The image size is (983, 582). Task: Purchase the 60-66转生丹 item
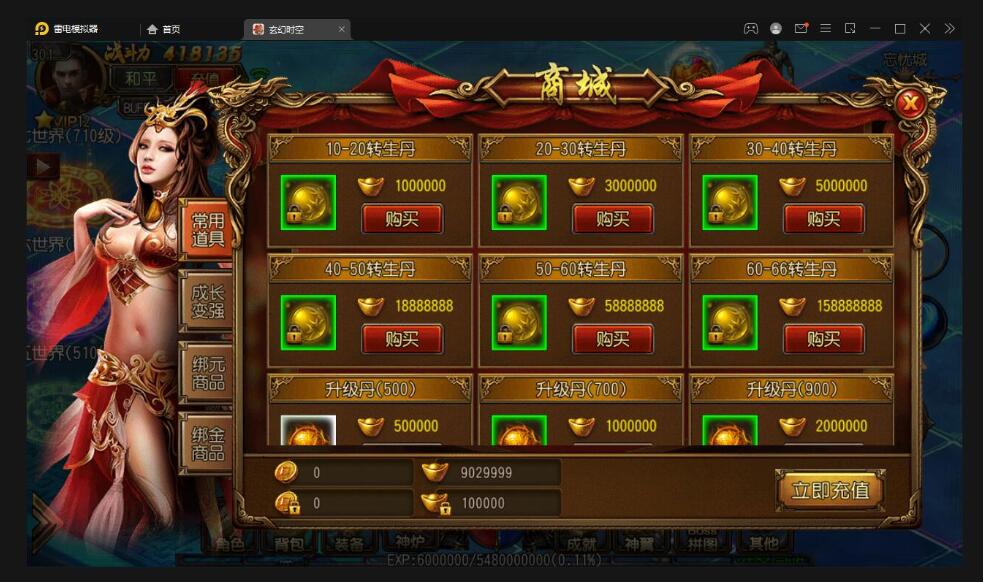(823, 339)
